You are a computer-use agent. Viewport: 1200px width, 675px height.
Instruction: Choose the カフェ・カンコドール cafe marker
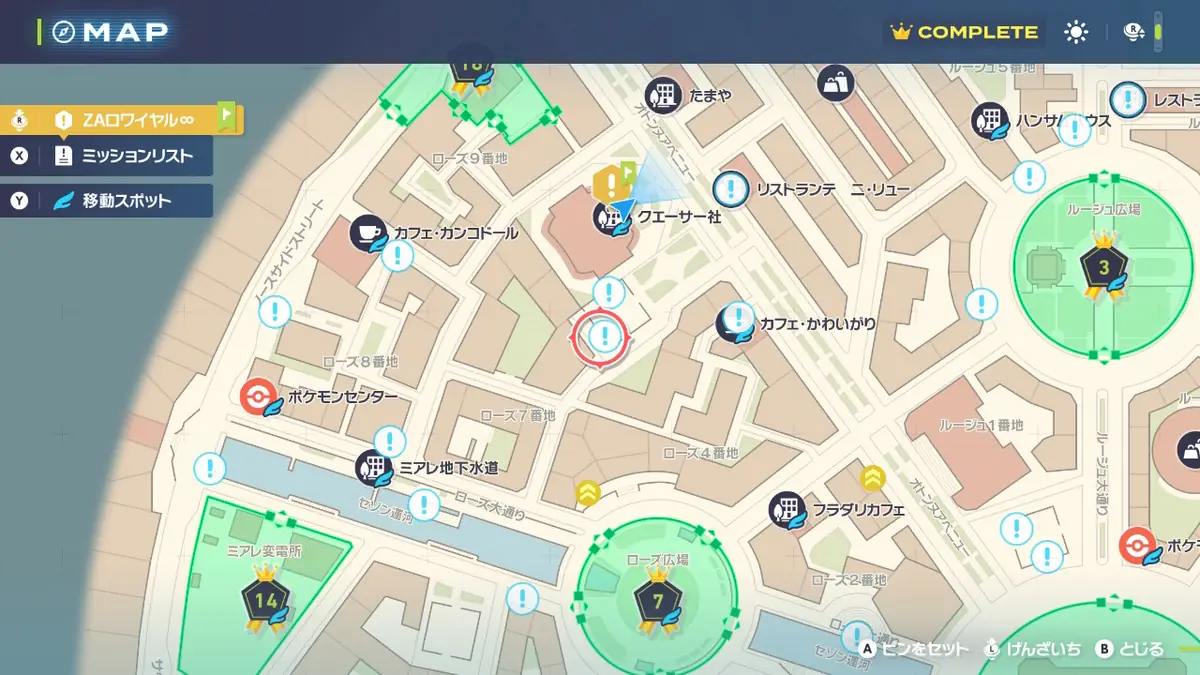tap(367, 232)
